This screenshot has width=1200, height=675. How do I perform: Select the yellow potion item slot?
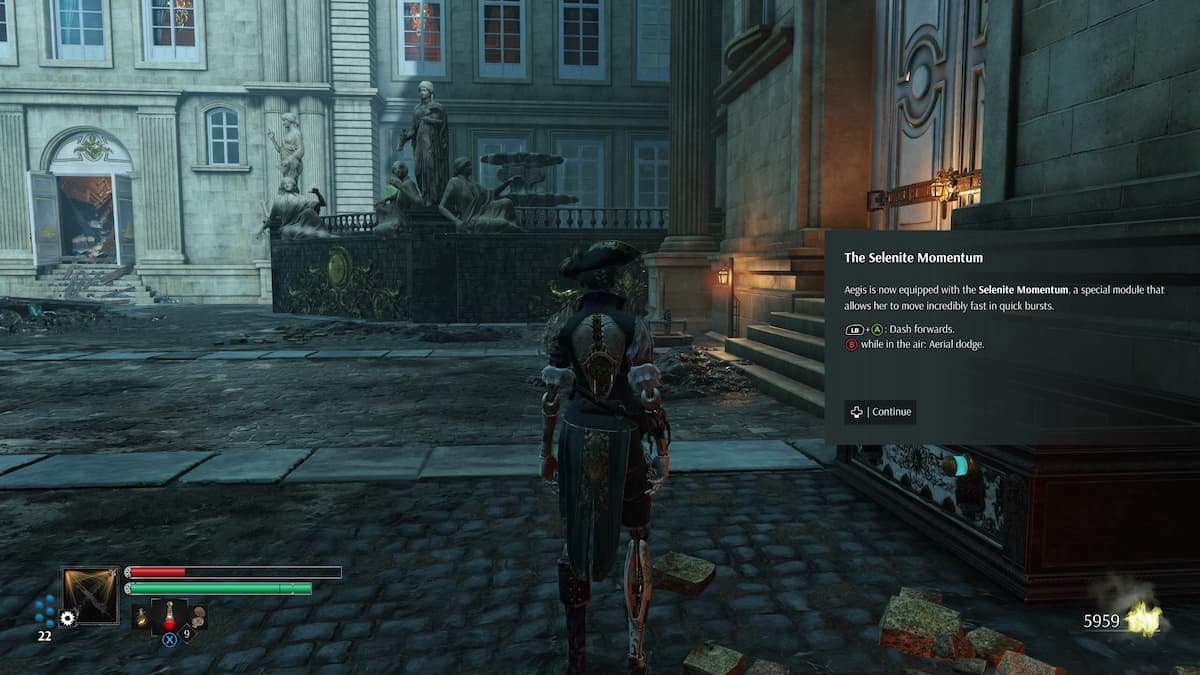(x=142, y=617)
